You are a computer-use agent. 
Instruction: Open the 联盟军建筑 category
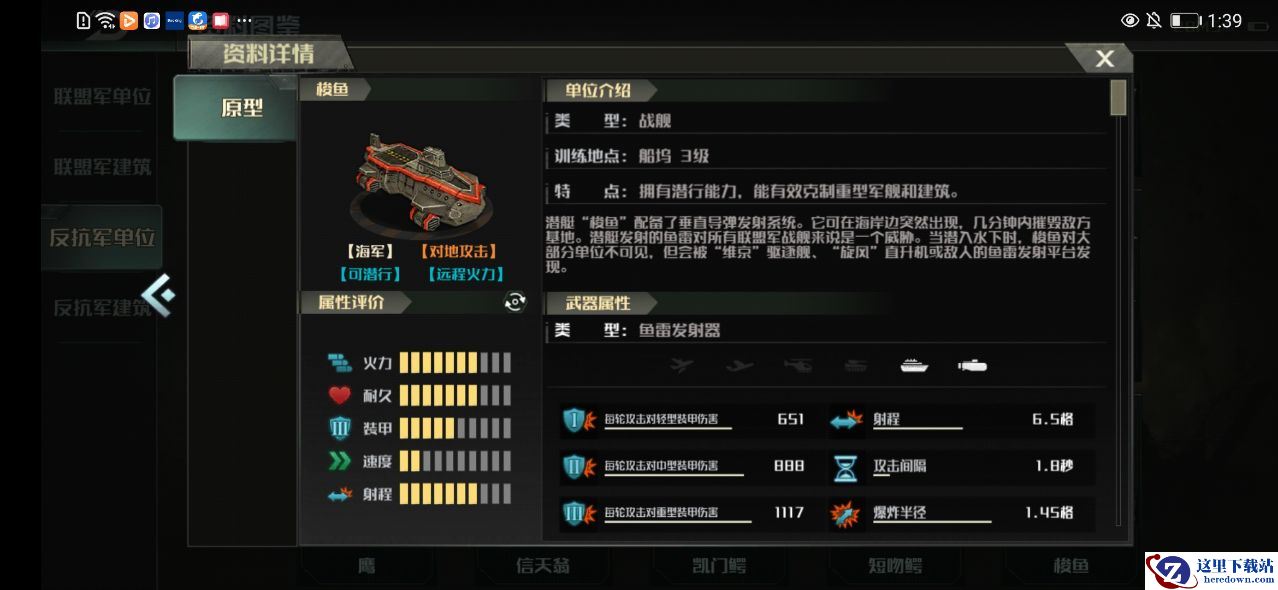pyautogui.click(x=102, y=167)
